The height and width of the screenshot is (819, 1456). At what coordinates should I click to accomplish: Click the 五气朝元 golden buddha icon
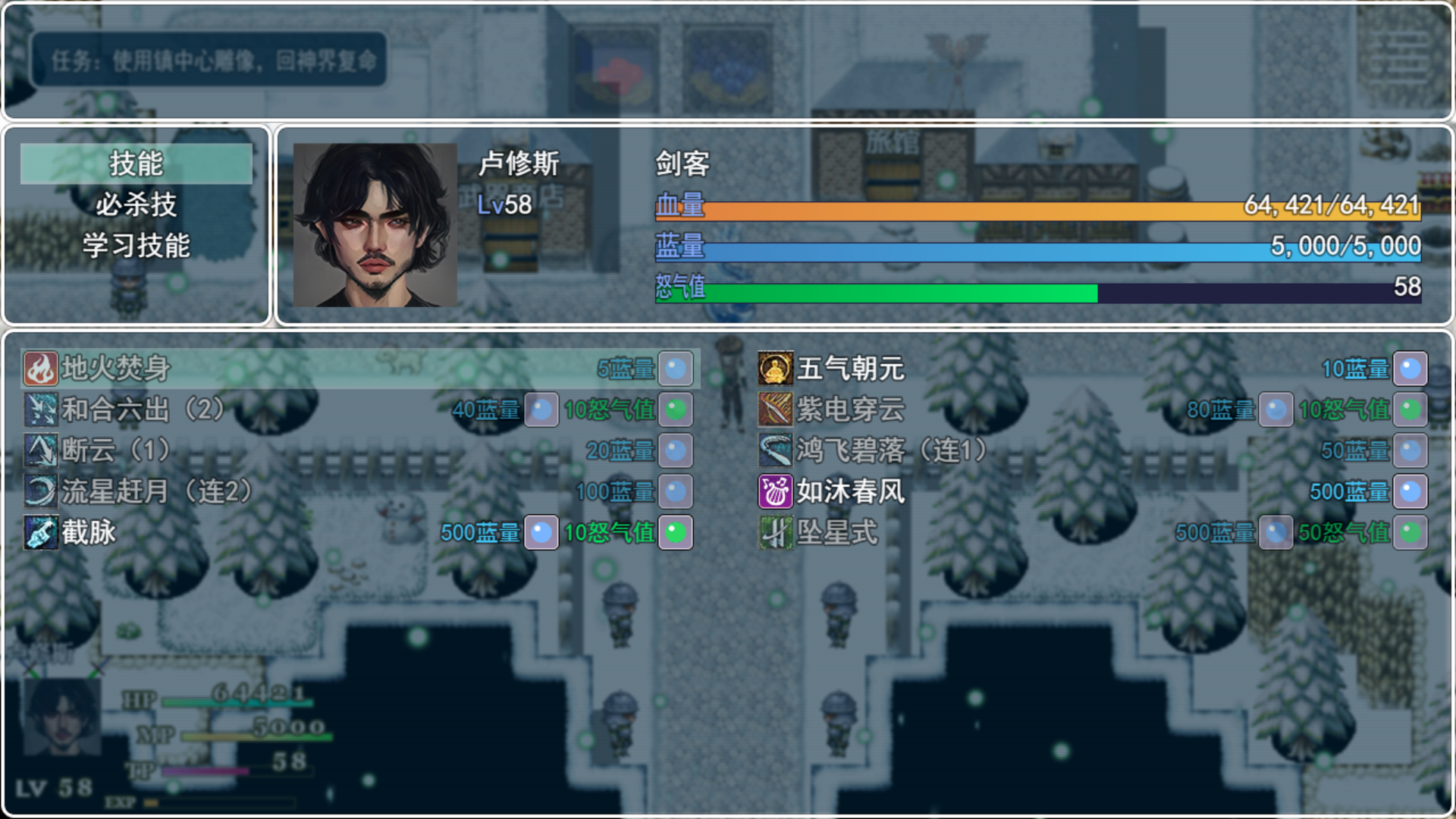pyautogui.click(x=775, y=369)
